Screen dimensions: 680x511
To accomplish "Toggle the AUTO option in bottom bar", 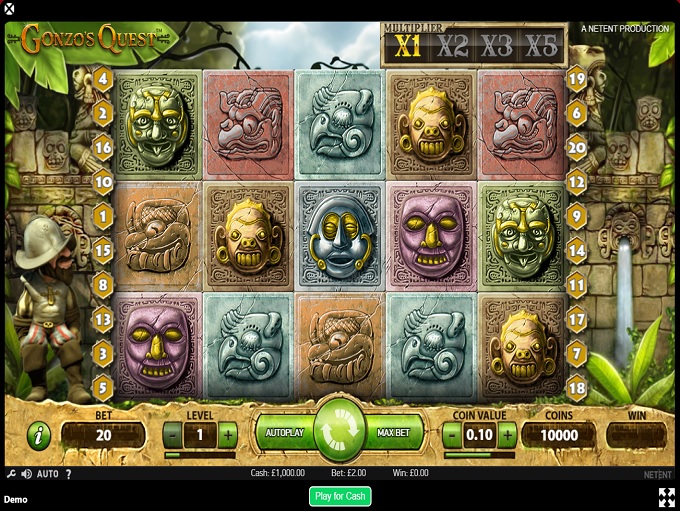I will 48,474.
